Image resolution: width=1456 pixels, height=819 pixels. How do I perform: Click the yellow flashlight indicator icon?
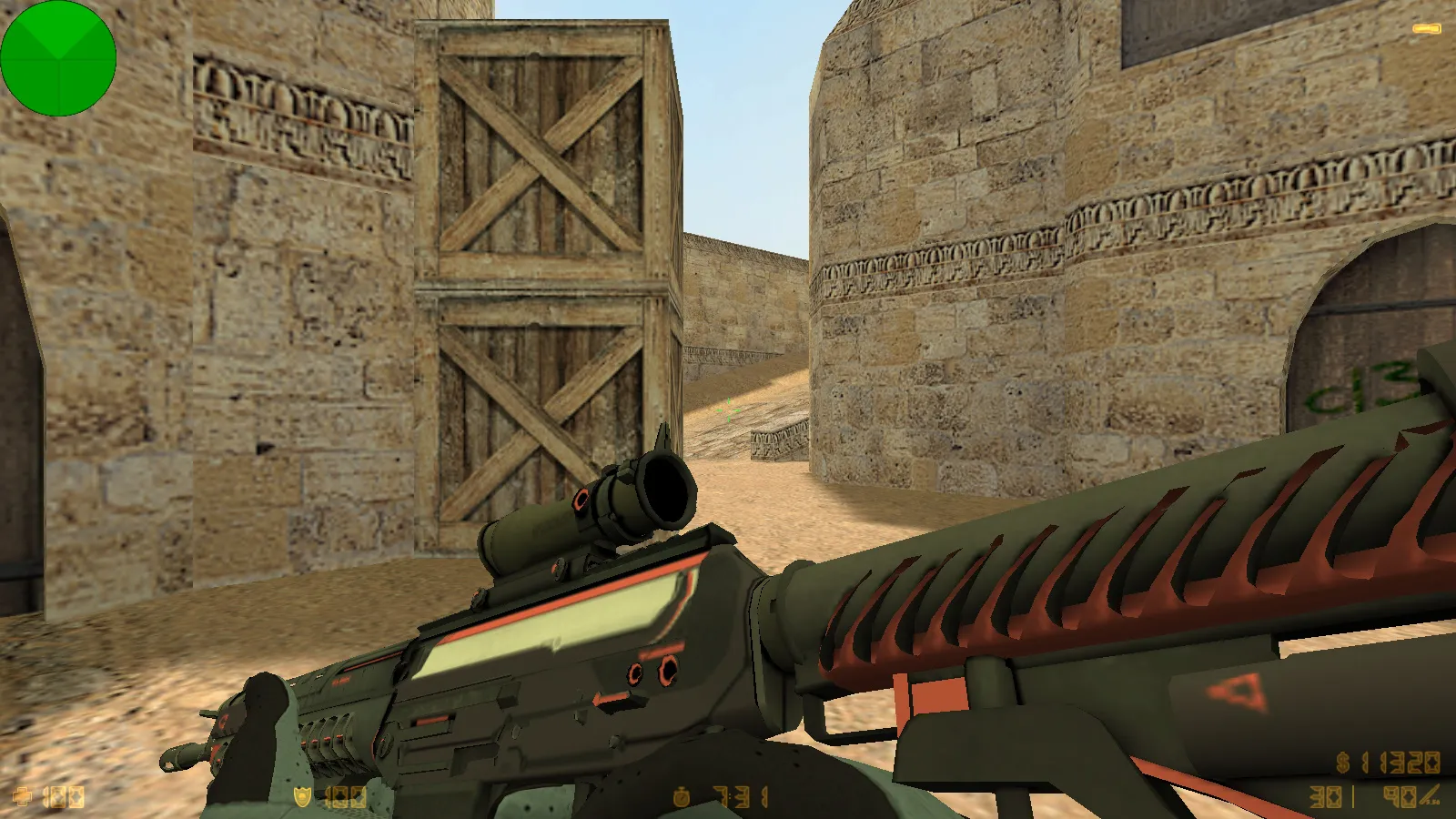point(1426,30)
